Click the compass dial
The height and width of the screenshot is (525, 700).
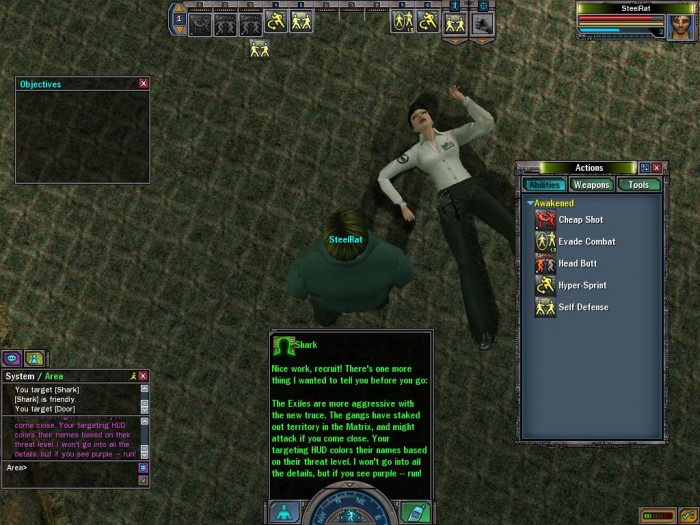[349, 508]
